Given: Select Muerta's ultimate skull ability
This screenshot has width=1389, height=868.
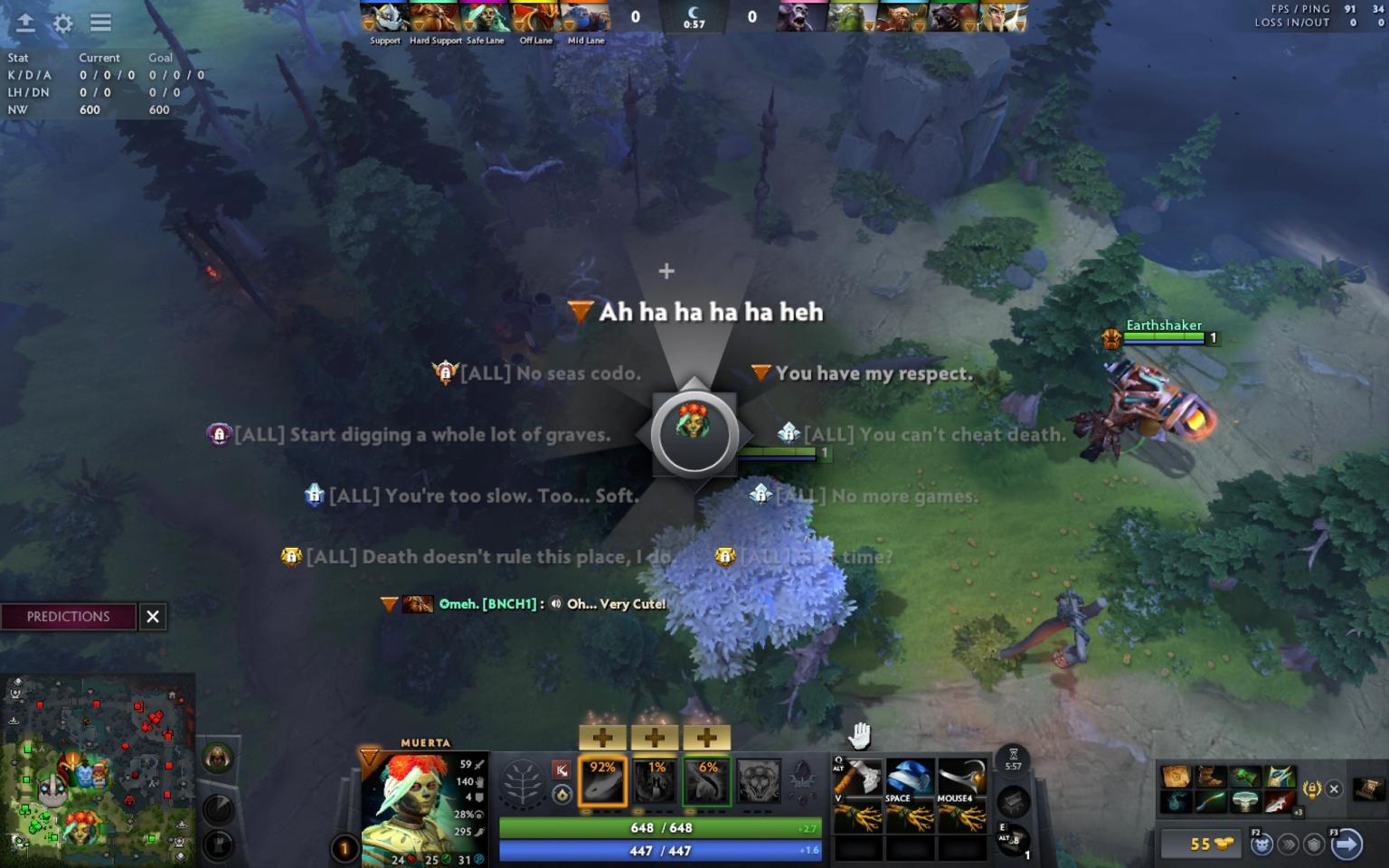Looking at the screenshot, I should point(758,779).
